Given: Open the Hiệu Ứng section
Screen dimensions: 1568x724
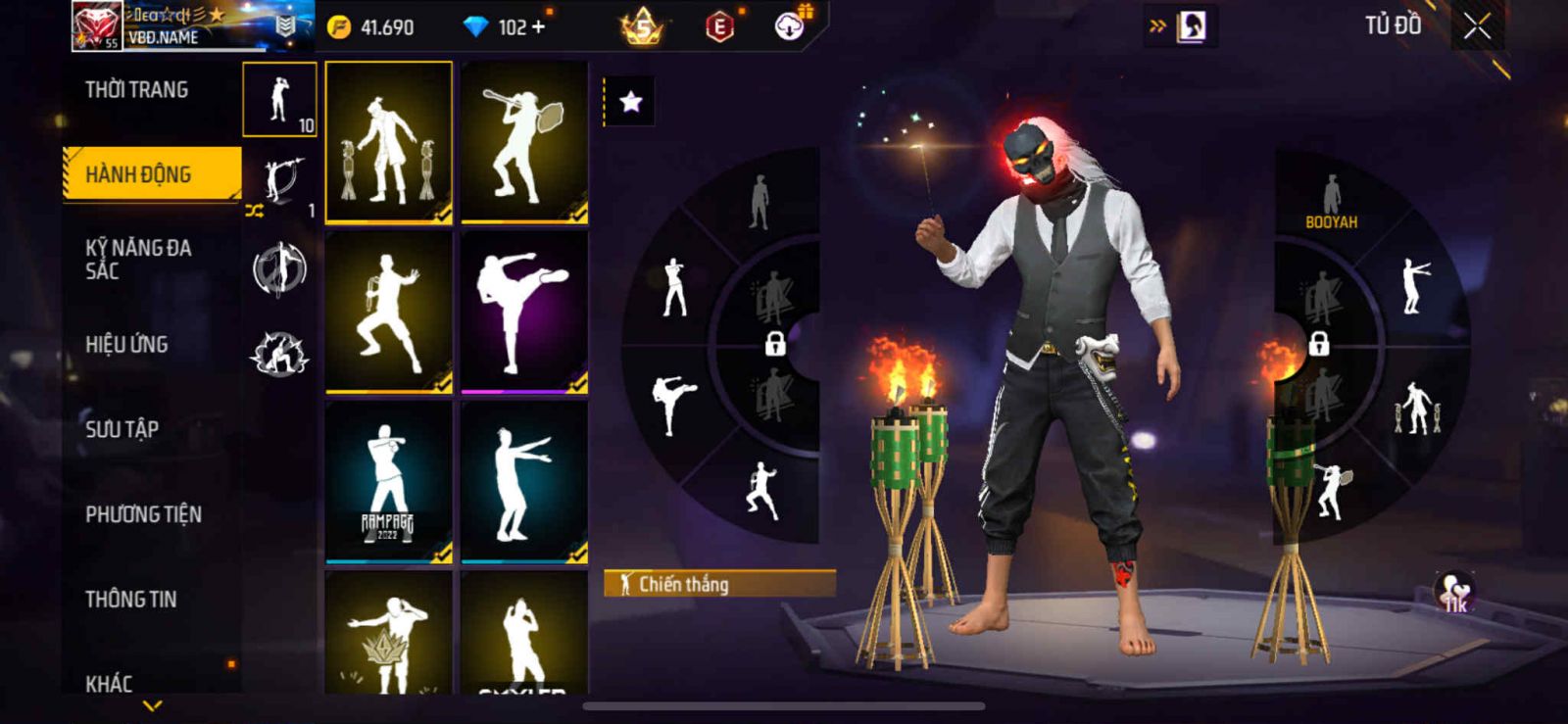Looking at the screenshot, I should coord(126,344).
